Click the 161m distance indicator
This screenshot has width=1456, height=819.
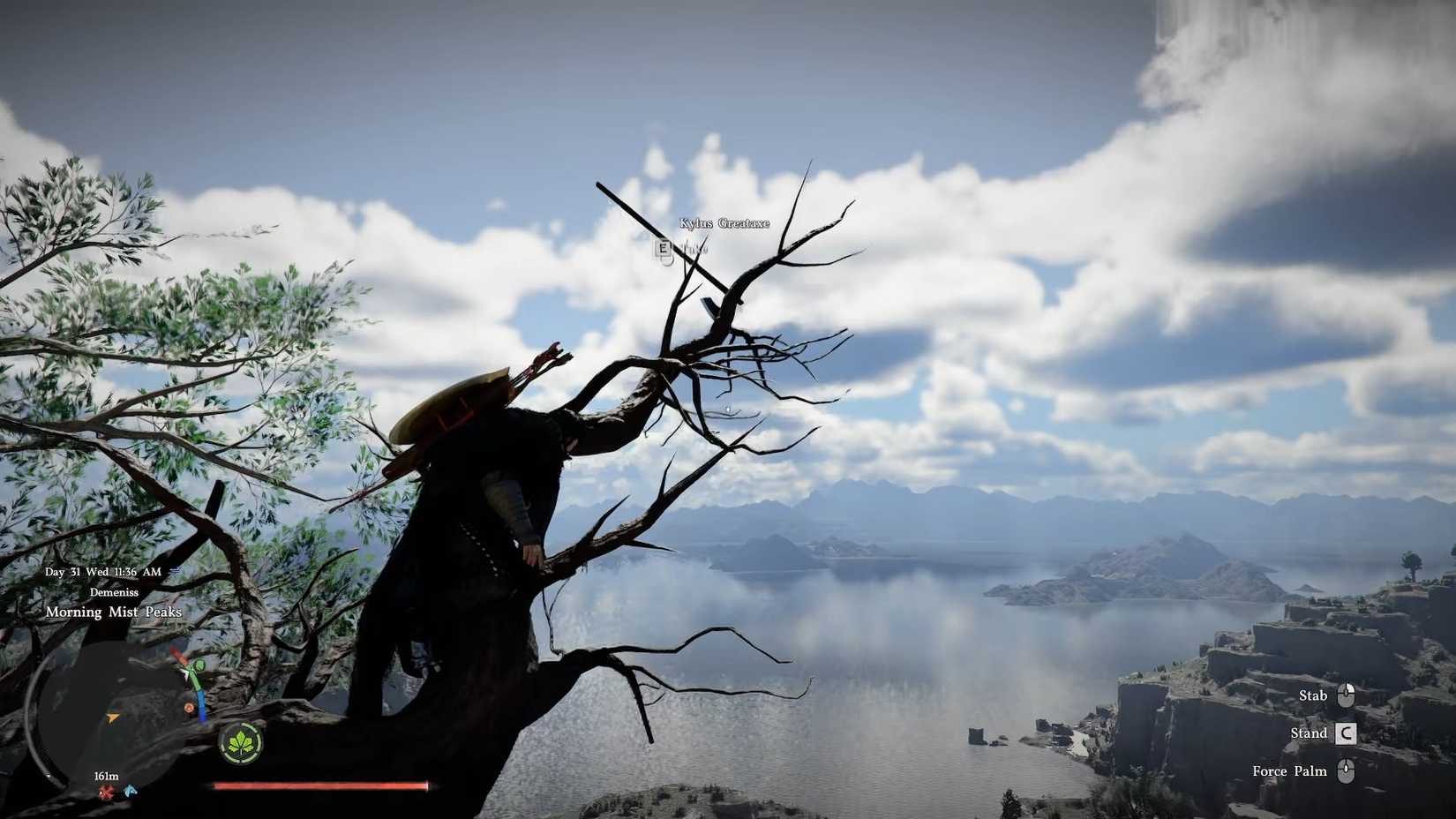pos(106,776)
